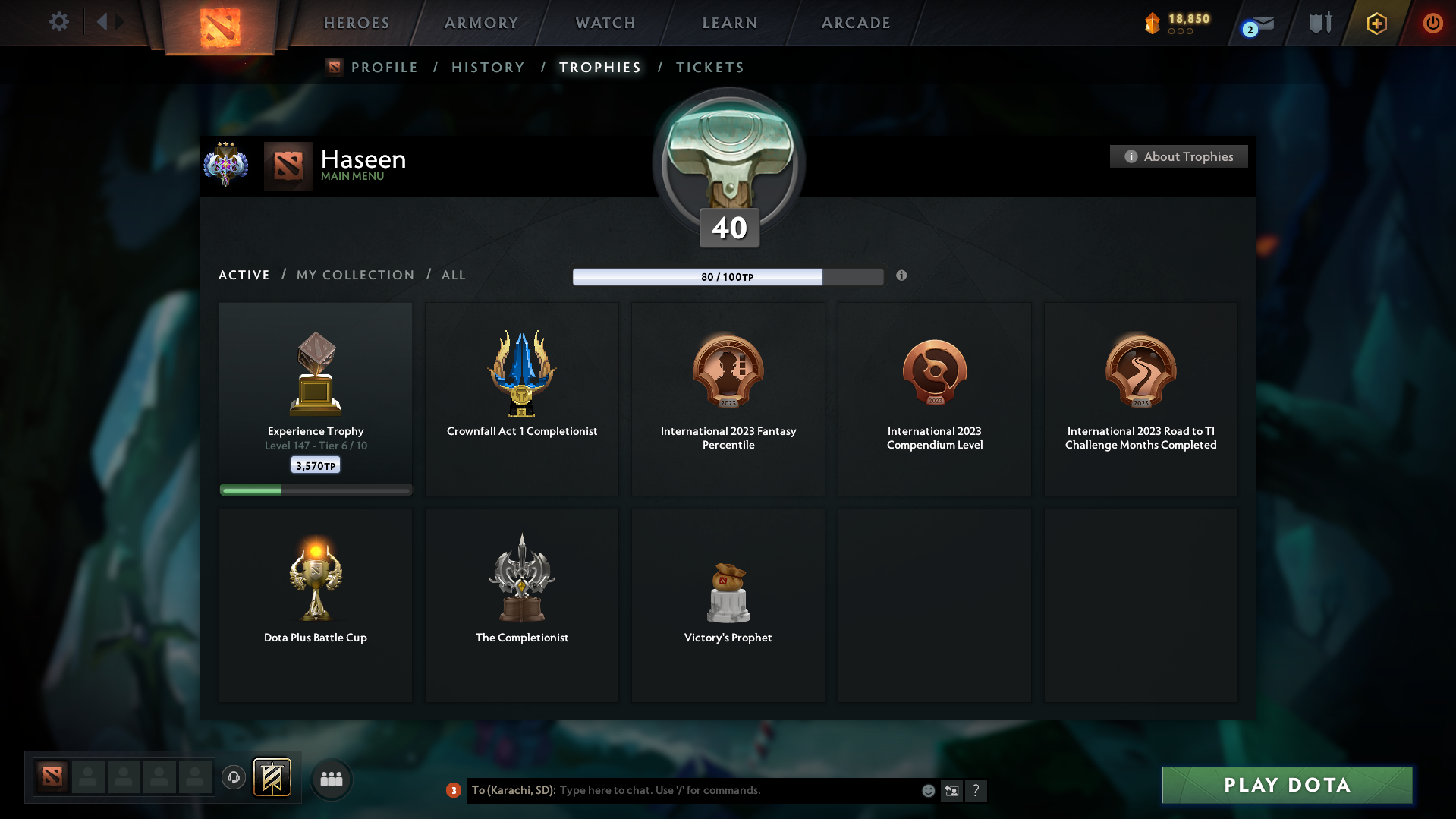This screenshot has width=1456, height=819.
Task: Click the About Trophies button
Action: 1178,156
